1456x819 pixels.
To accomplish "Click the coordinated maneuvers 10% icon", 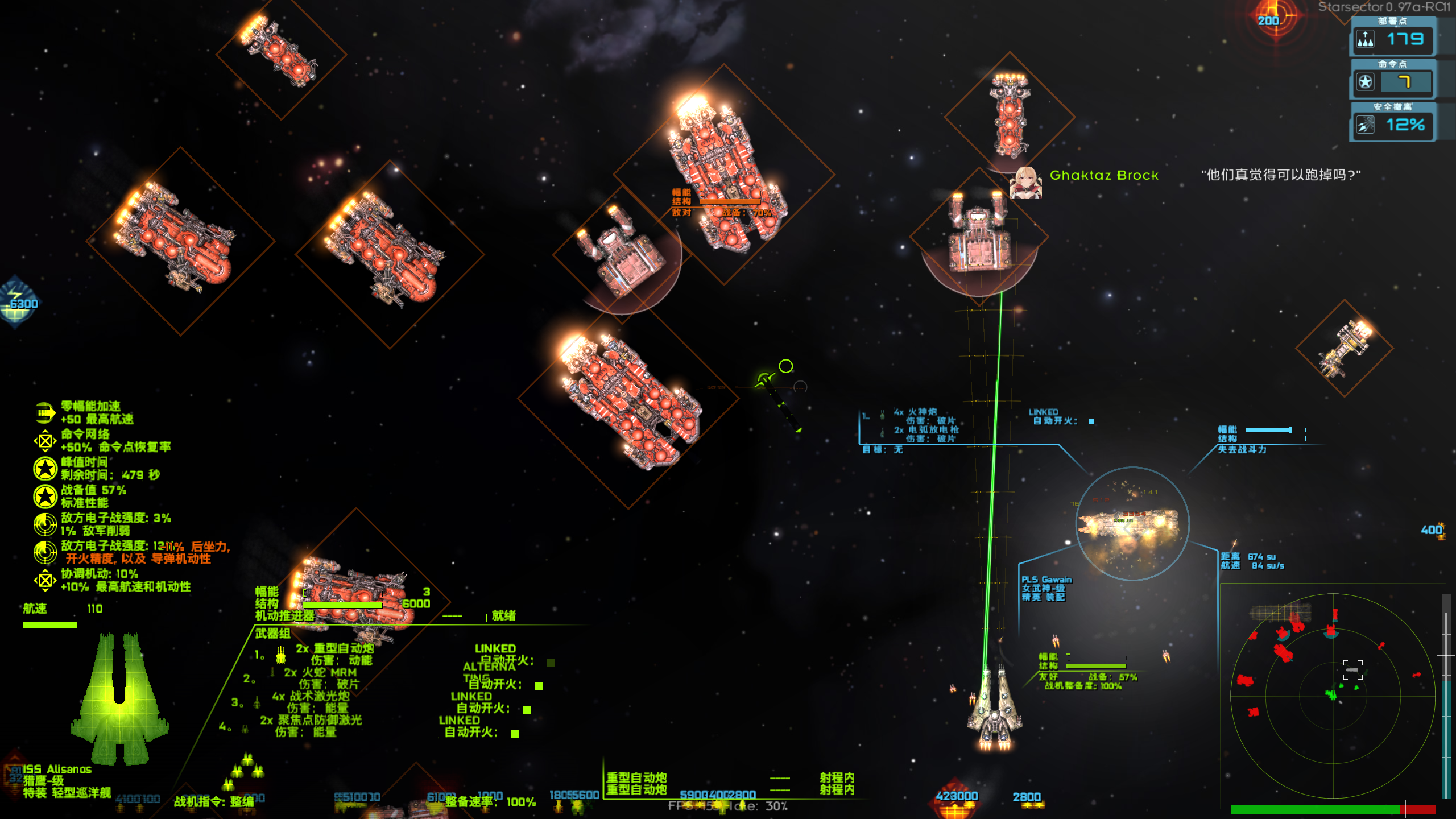I will pyautogui.click(x=45, y=580).
